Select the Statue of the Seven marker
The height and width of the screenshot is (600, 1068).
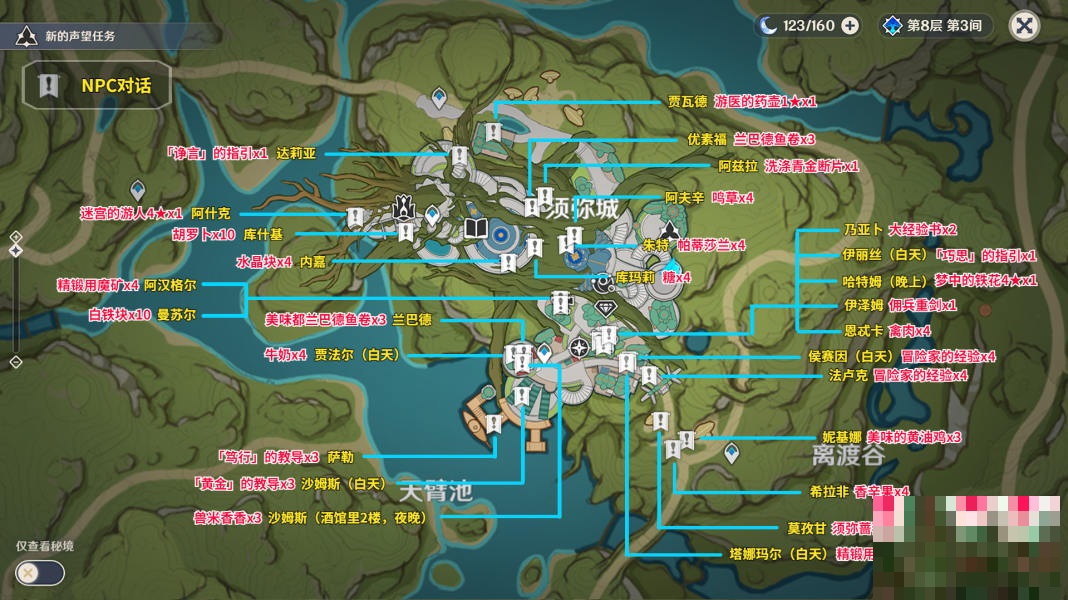[403, 207]
